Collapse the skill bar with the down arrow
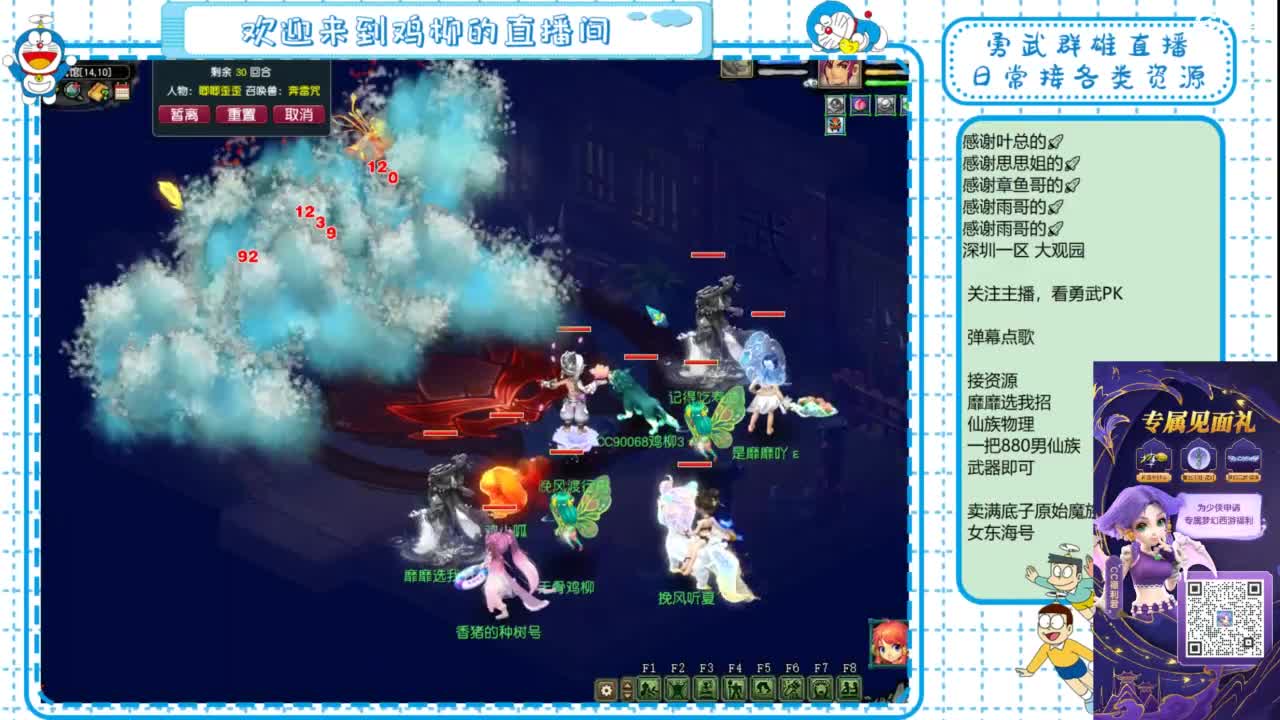The image size is (1280, 720). (627, 697)
